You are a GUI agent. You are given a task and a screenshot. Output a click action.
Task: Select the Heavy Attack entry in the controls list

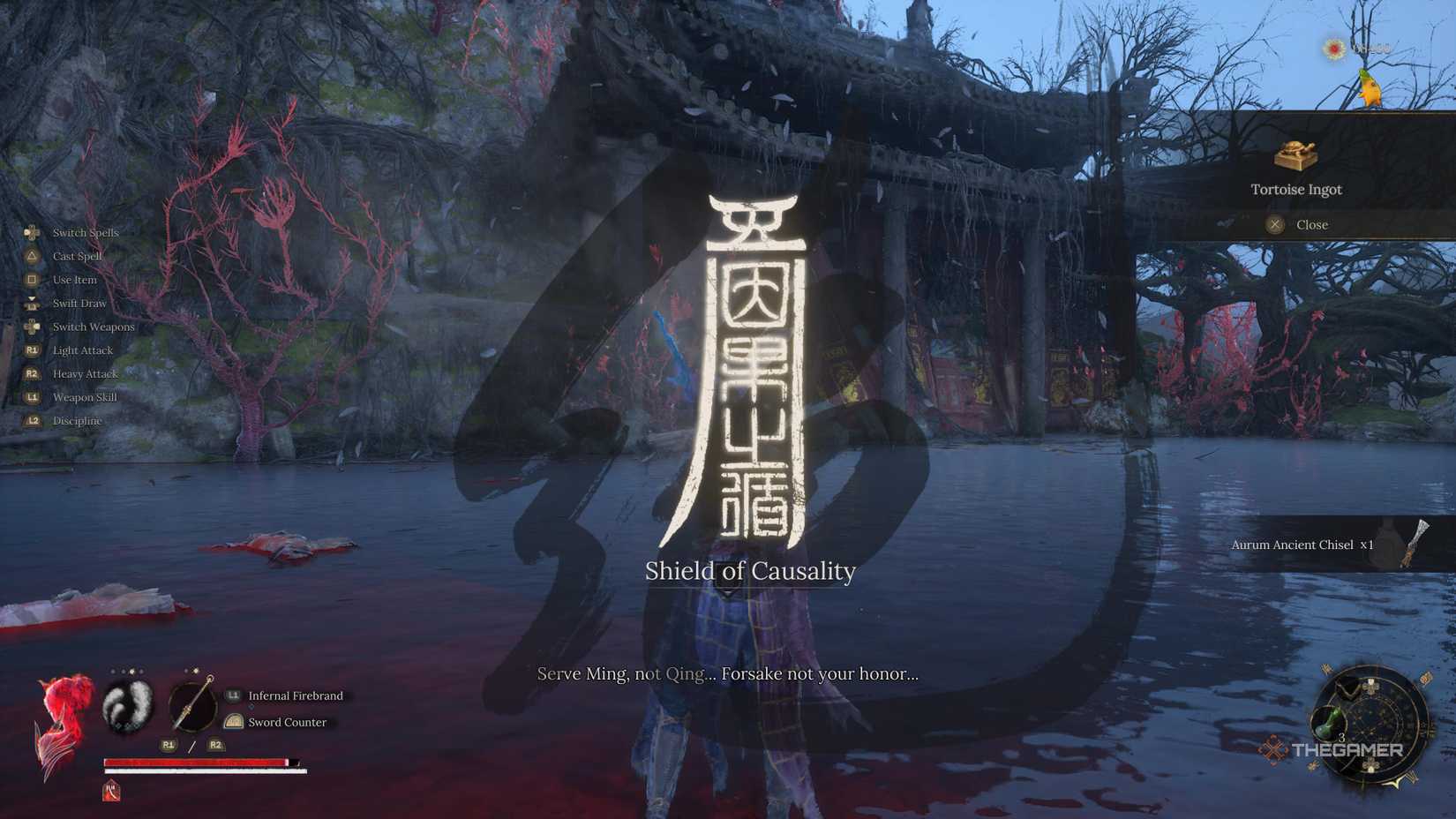coord(85,373)
